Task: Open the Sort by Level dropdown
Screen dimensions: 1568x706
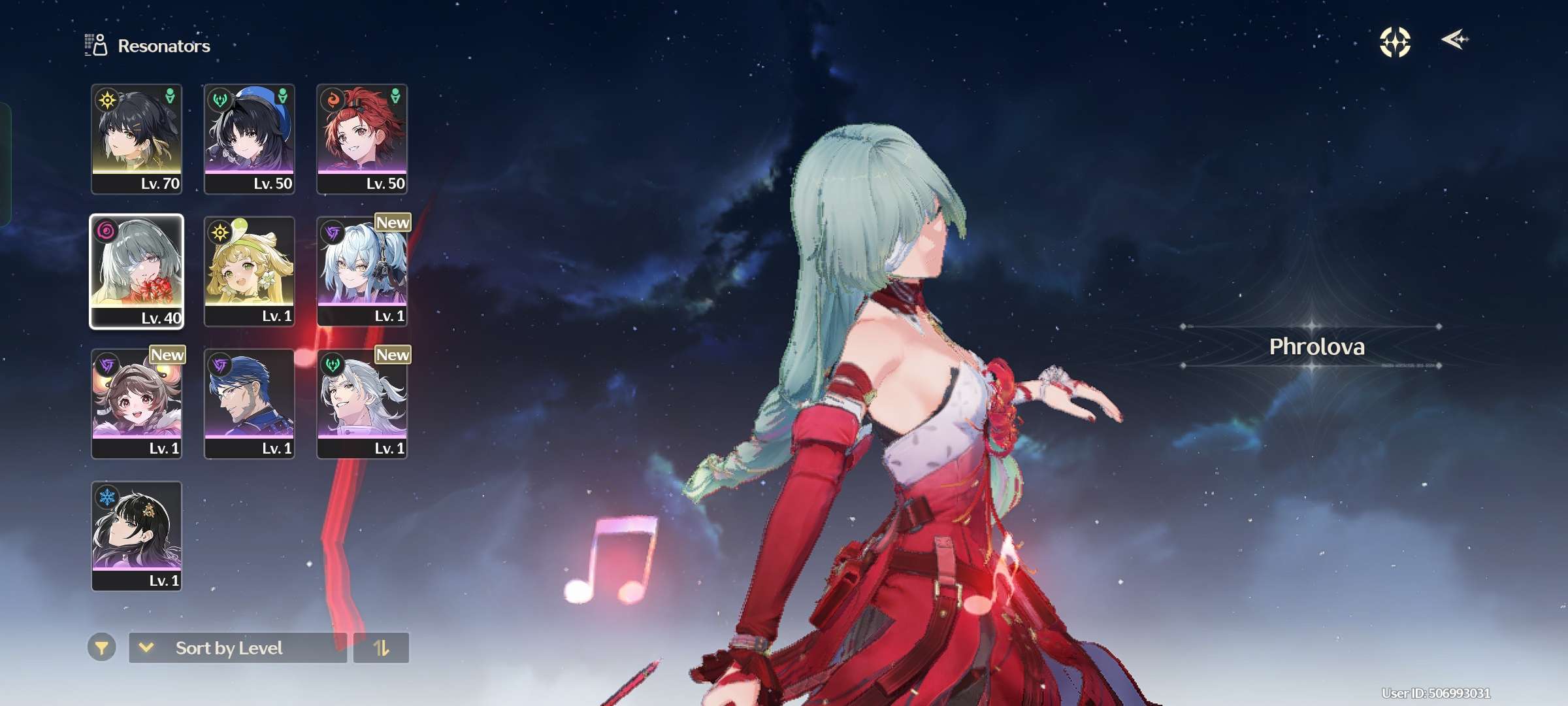Action: 238,647
